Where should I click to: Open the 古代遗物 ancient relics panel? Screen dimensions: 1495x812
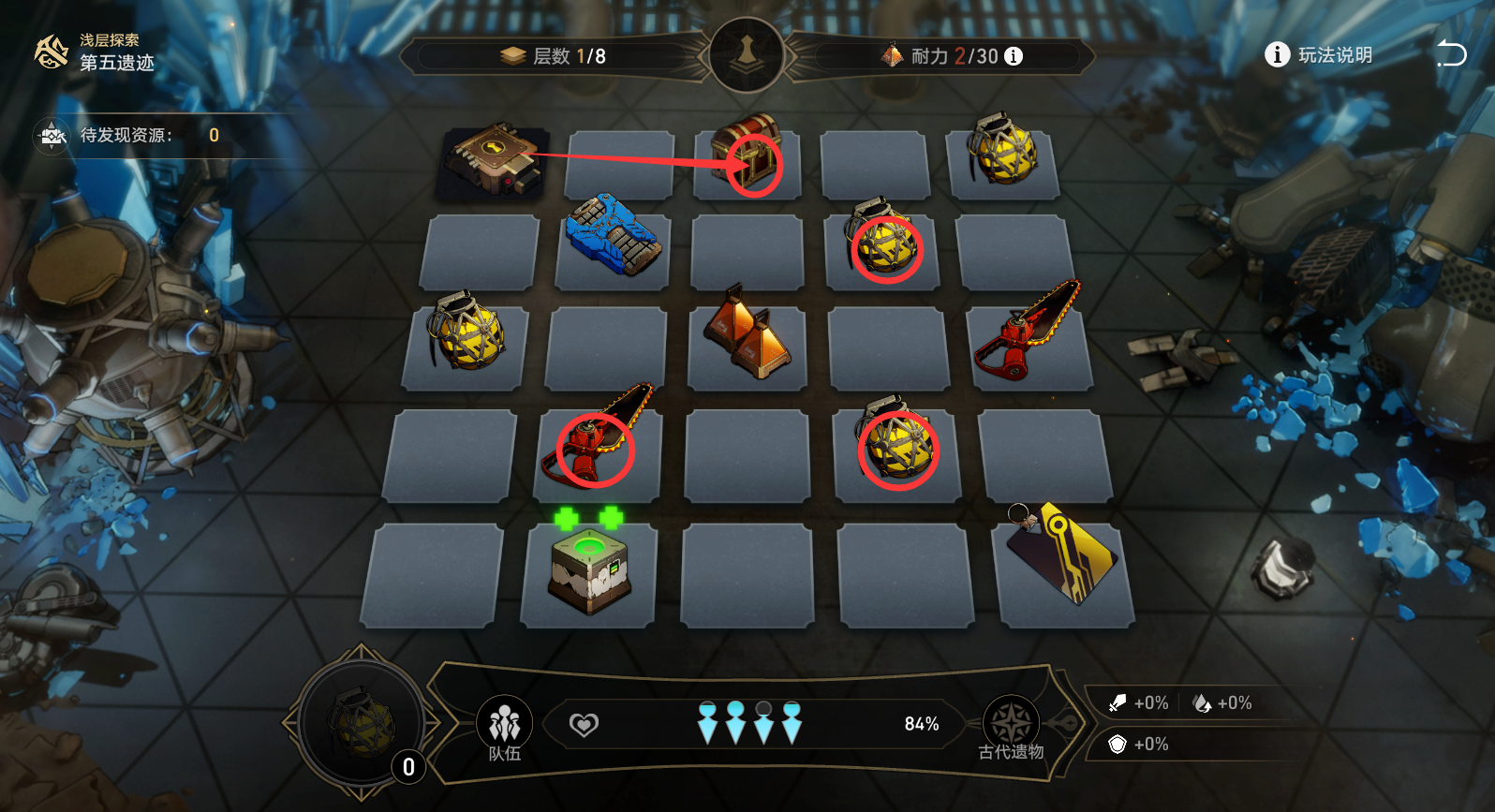[x=1011, y=727]
